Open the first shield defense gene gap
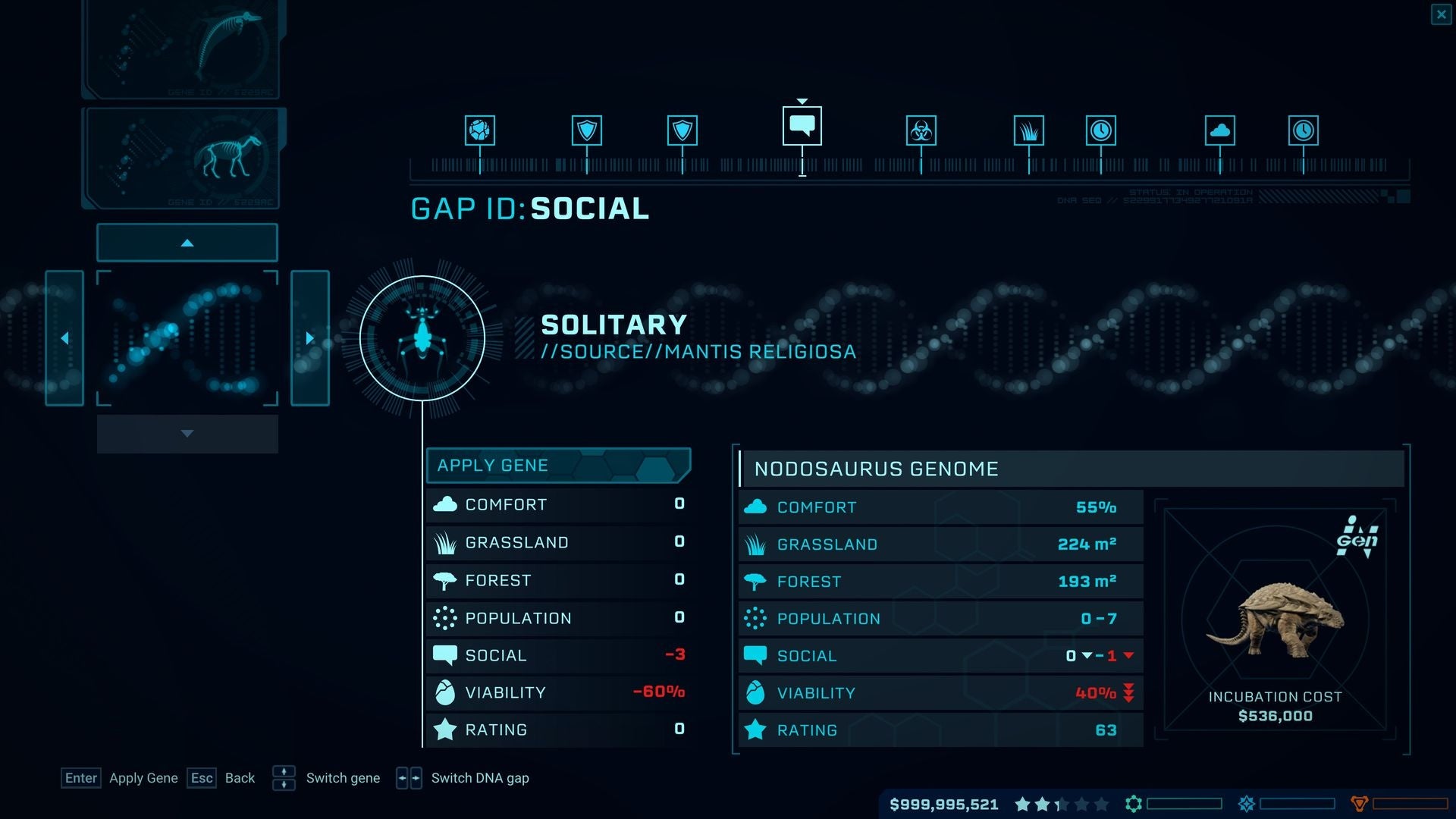This screenshot has width=1456, height=819. (x=588, y=130)
